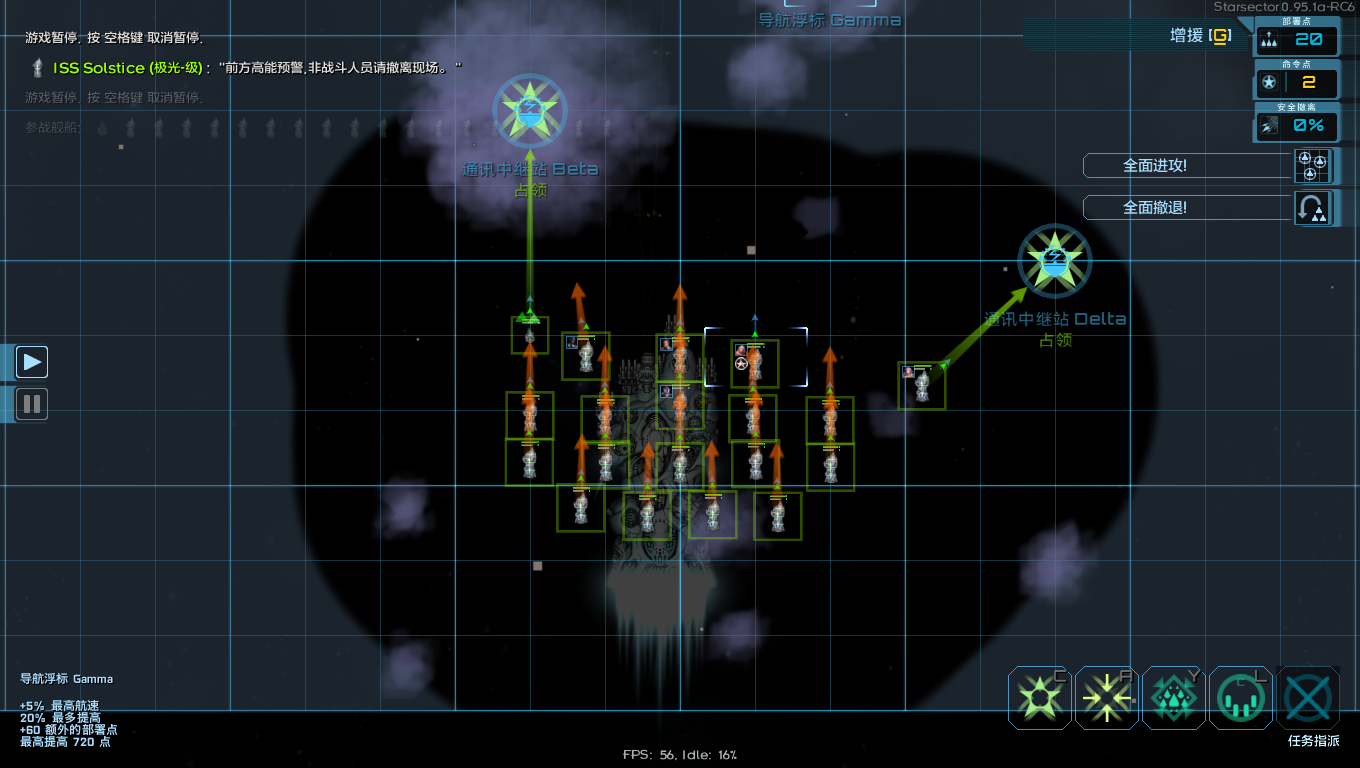This screenshot has height=768, width=1360.
Task: Select the Assault command icon labeled A
Action: [1105, 698]
